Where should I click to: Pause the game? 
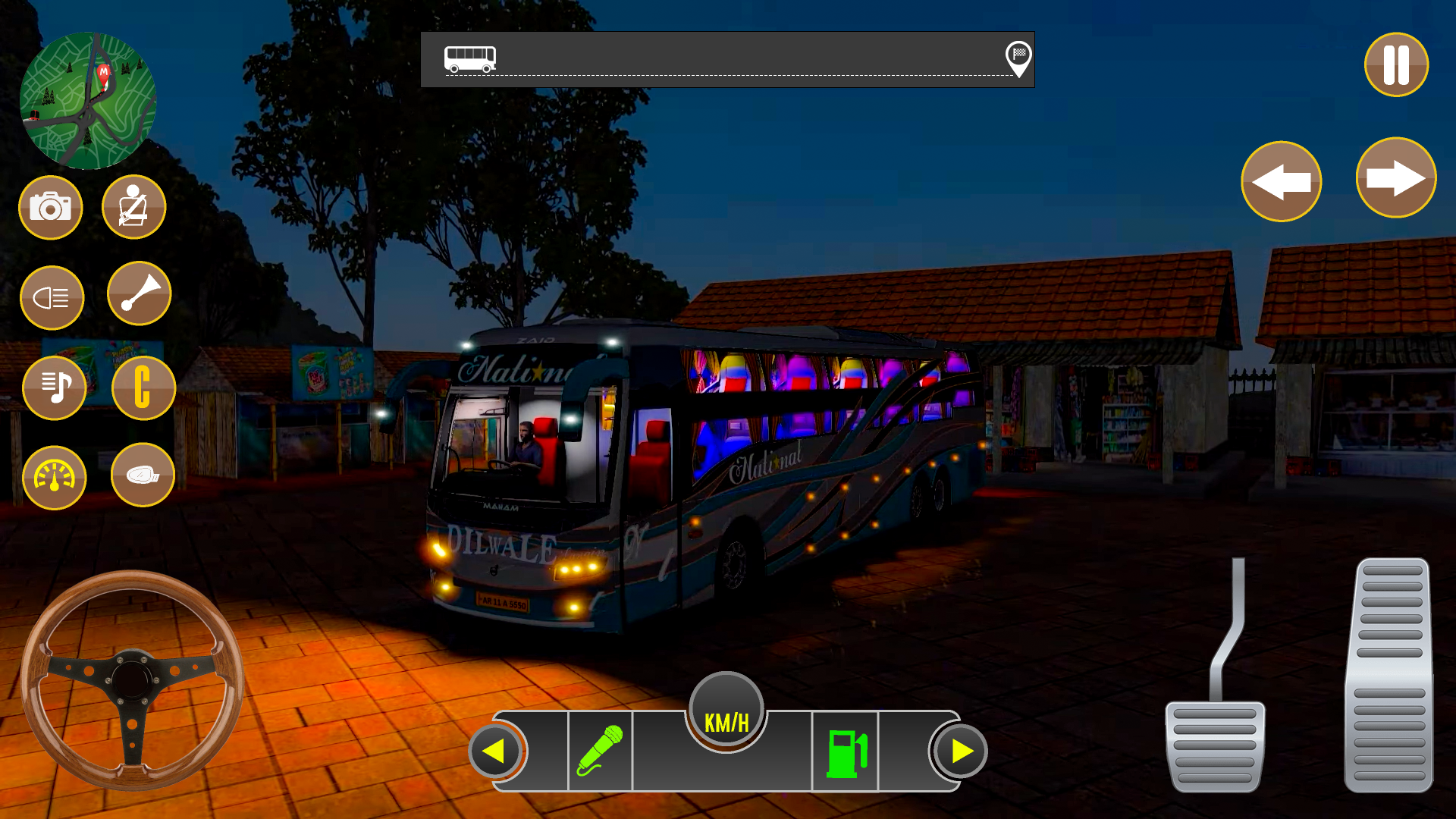(x=1396, y=65)
